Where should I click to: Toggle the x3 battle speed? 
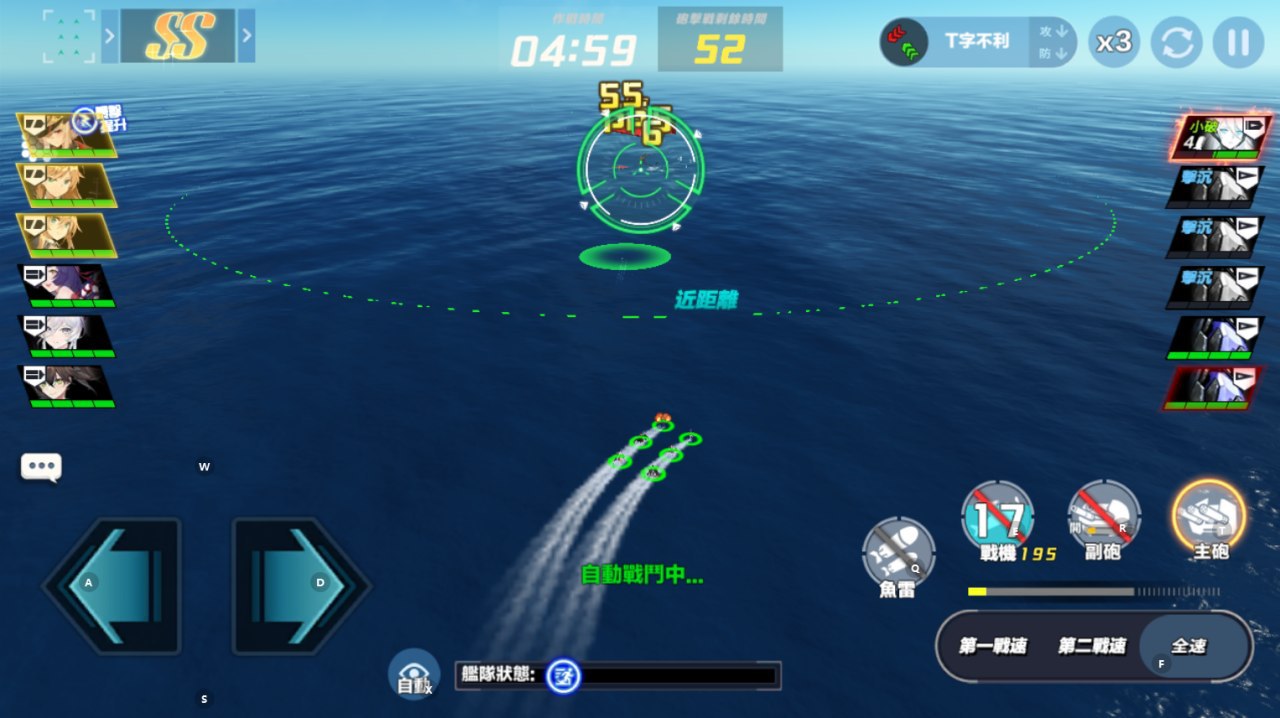pyautogui.click(x=1113, y=42)
